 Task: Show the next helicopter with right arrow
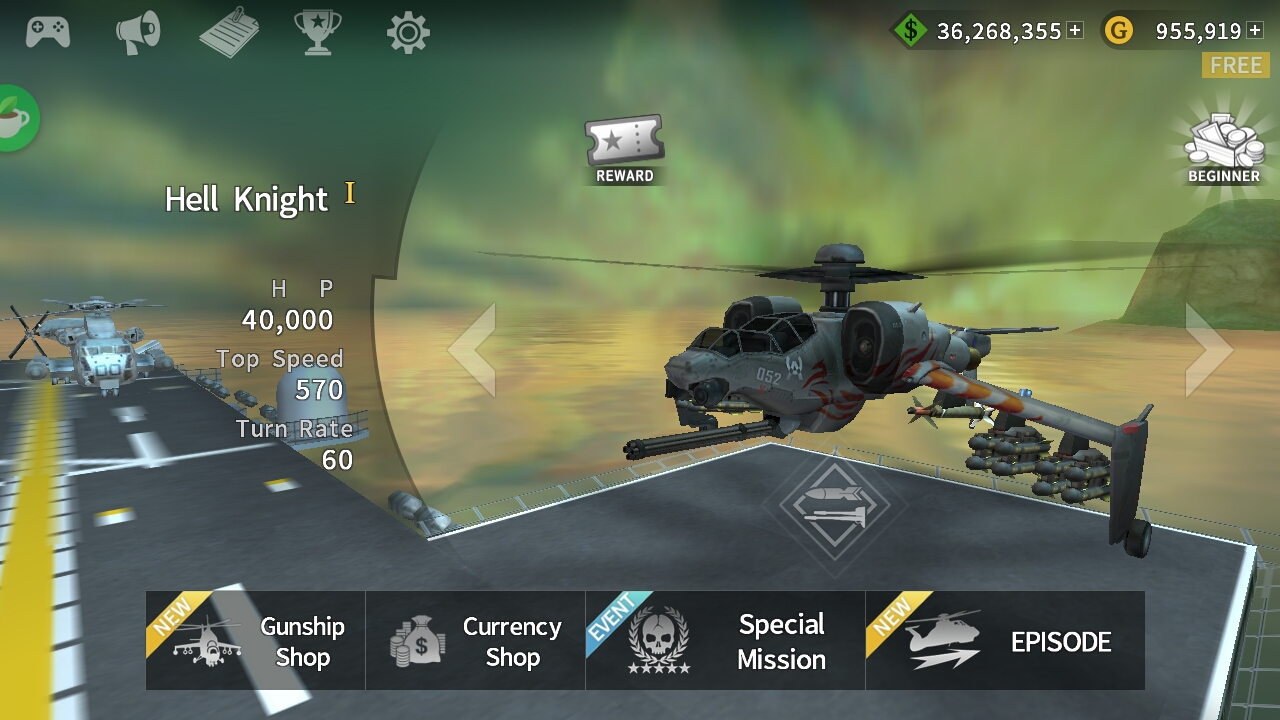[1208, 350]
